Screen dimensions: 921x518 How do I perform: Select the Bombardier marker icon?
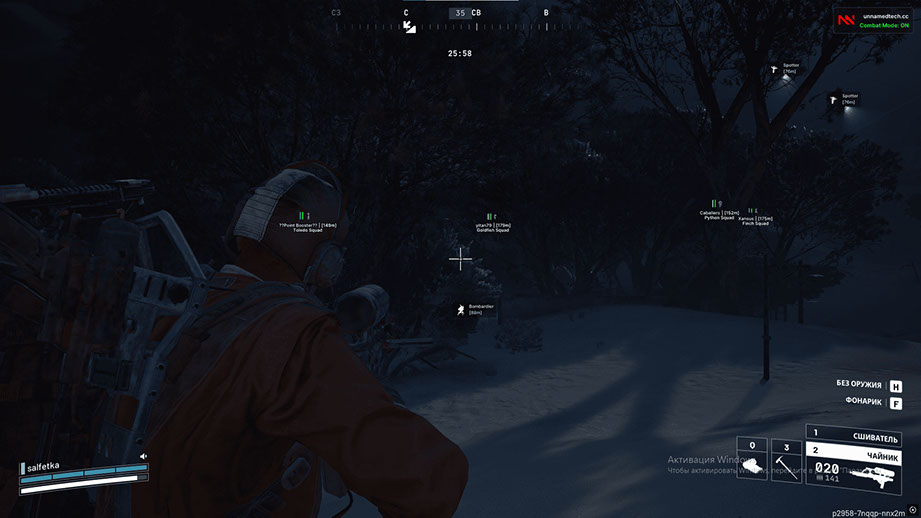pos(460,310)
